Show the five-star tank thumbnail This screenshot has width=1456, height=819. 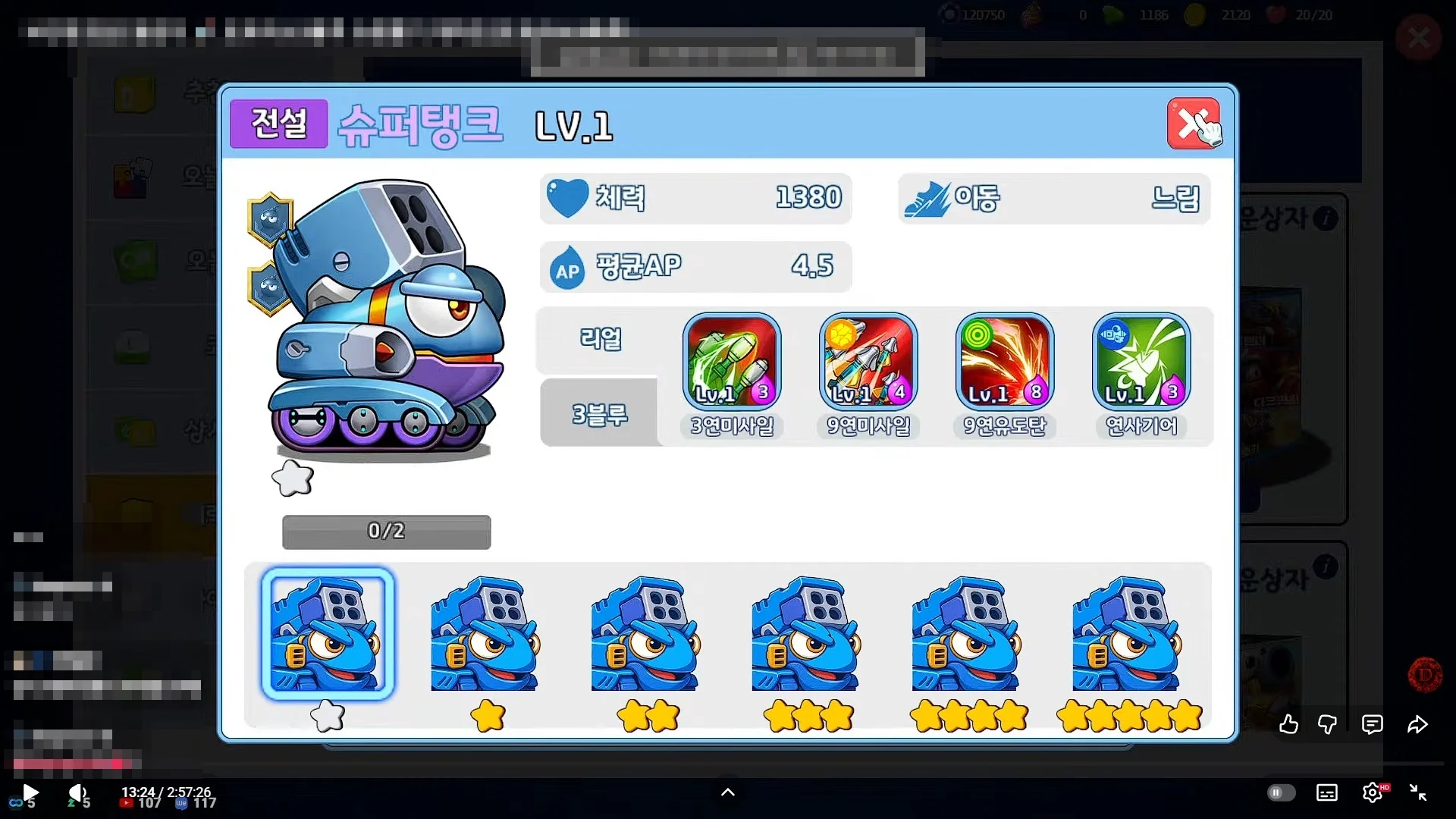coord(1127,634)
